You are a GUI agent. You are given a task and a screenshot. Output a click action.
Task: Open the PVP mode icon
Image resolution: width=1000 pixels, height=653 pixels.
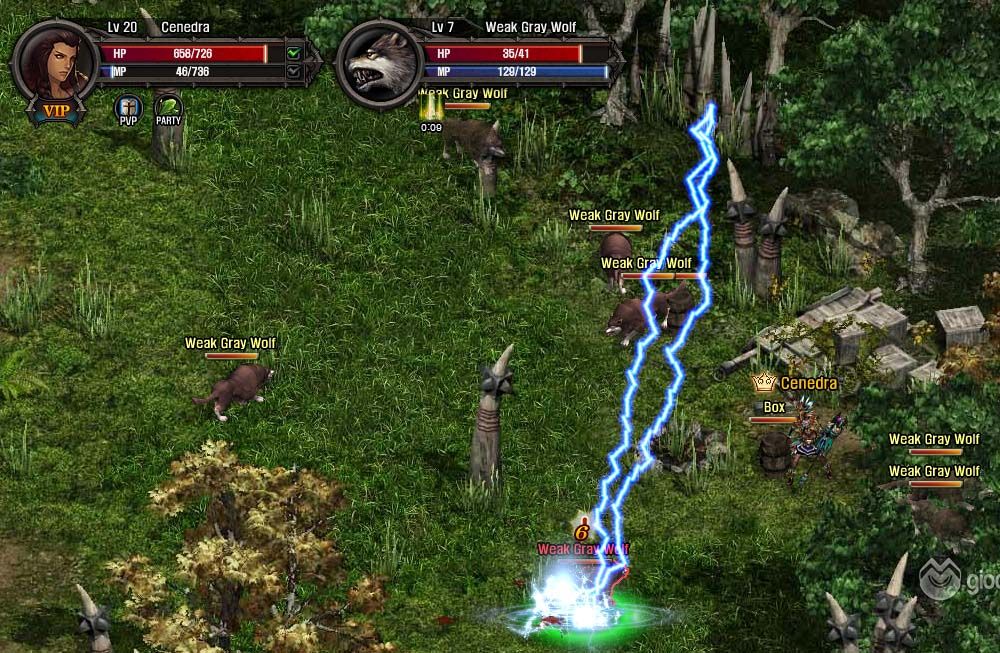click(129, 107)
